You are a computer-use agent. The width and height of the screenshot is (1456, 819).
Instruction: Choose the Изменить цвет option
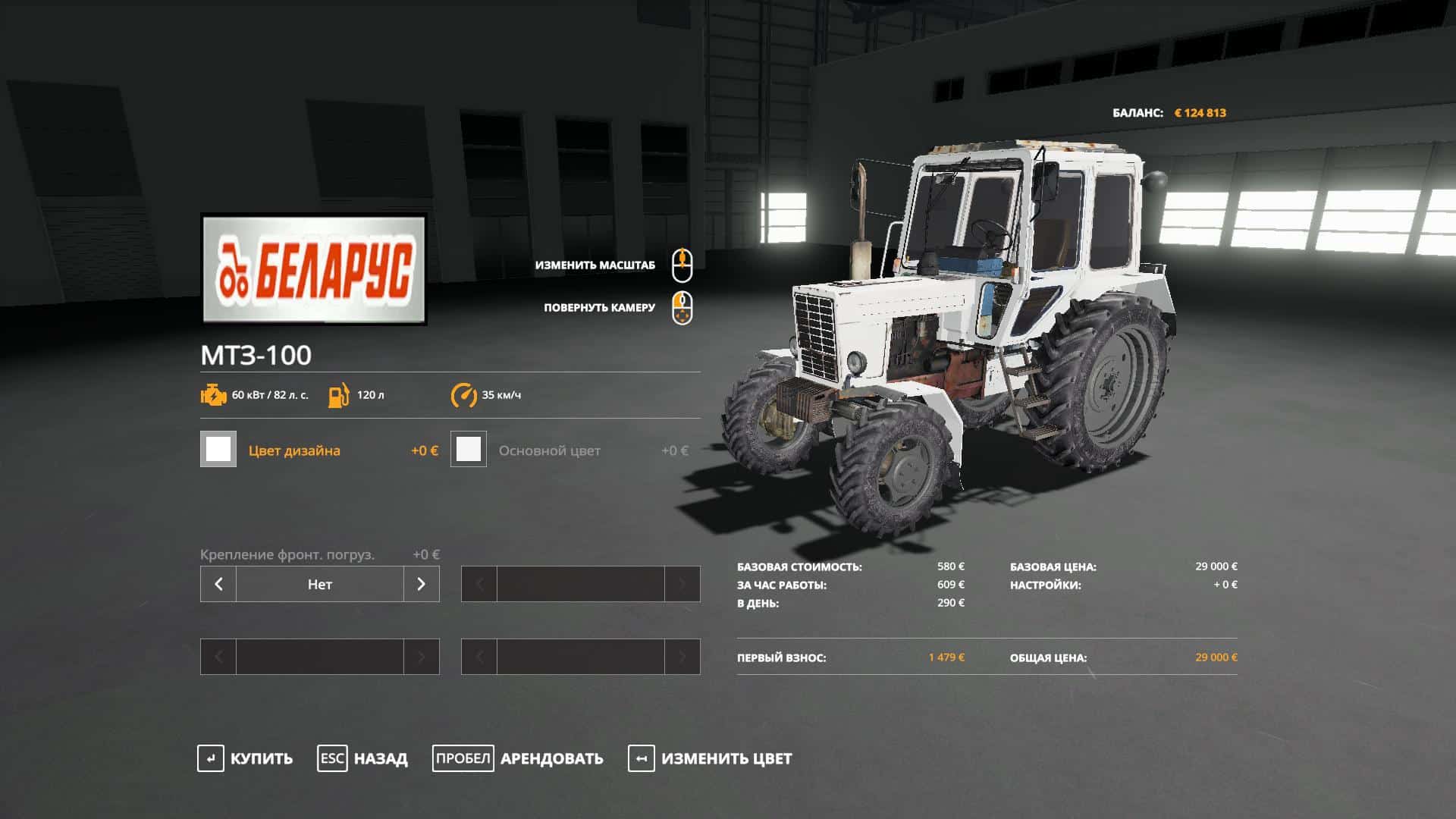(x=710, y=758)
